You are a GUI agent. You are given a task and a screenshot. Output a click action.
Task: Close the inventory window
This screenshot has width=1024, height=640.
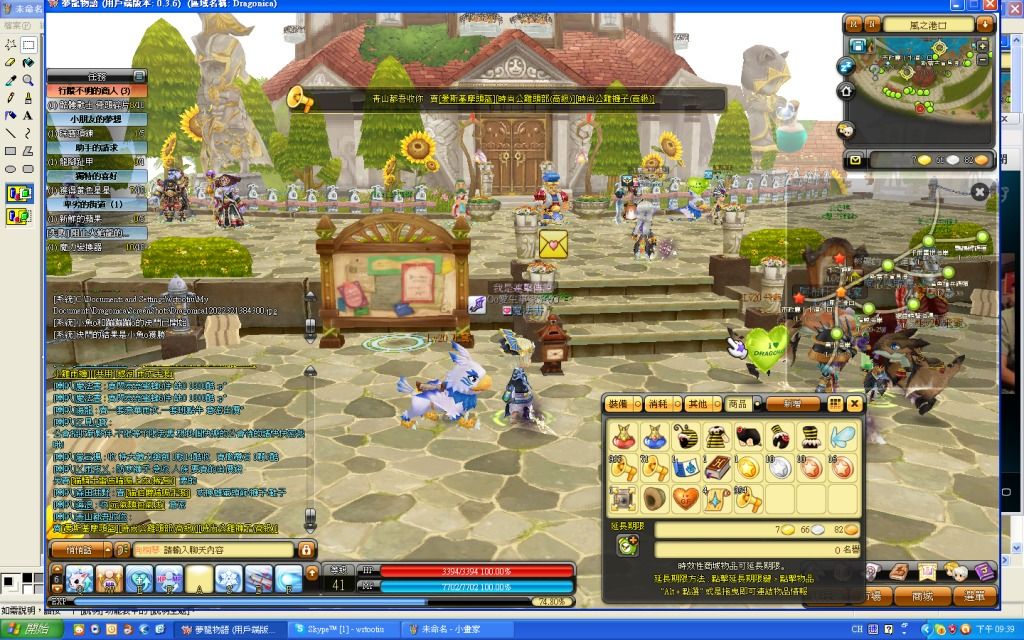click(854, 404)
